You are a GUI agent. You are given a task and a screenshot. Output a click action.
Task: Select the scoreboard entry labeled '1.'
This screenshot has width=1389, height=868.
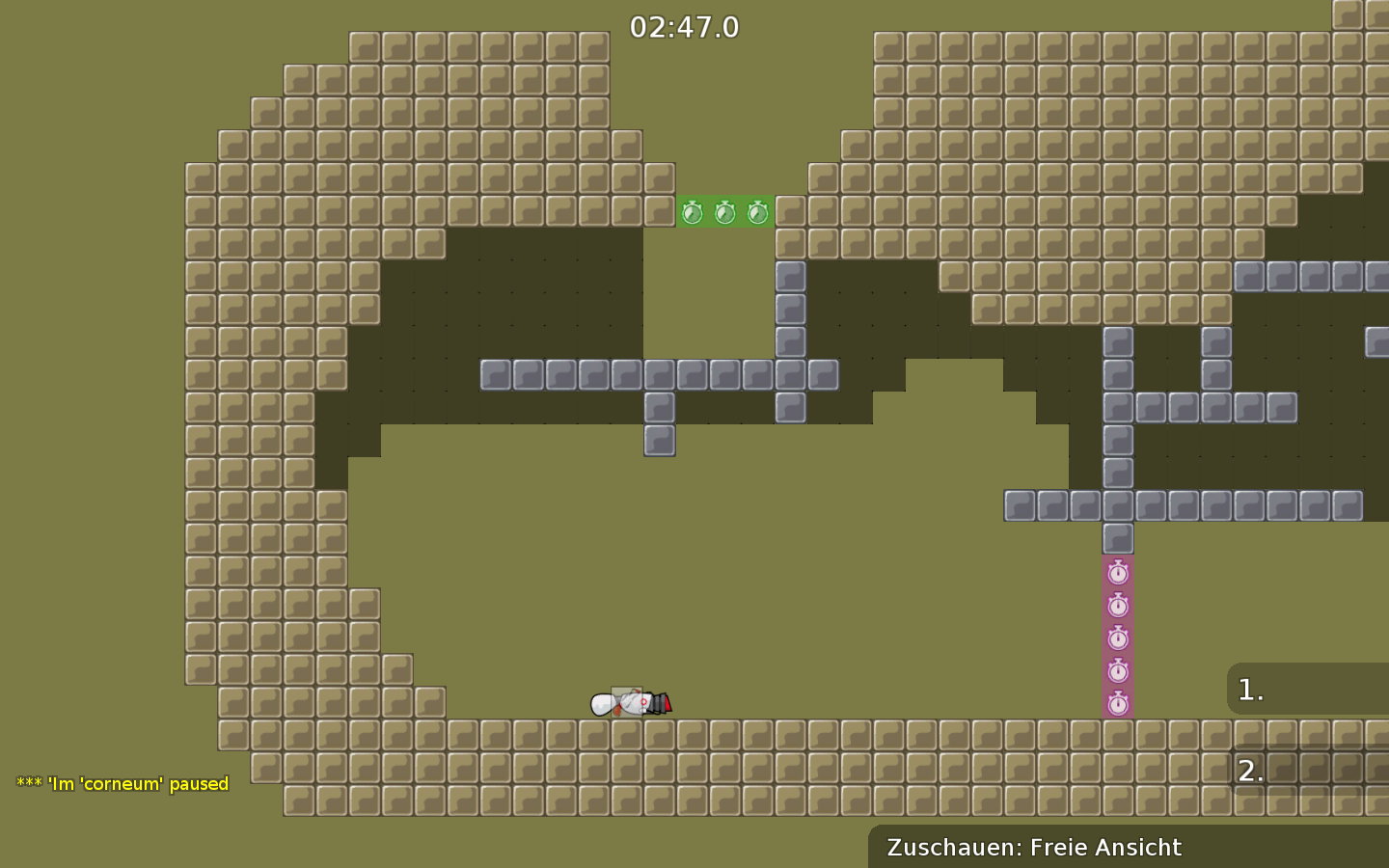click(x=1250, y=689)
